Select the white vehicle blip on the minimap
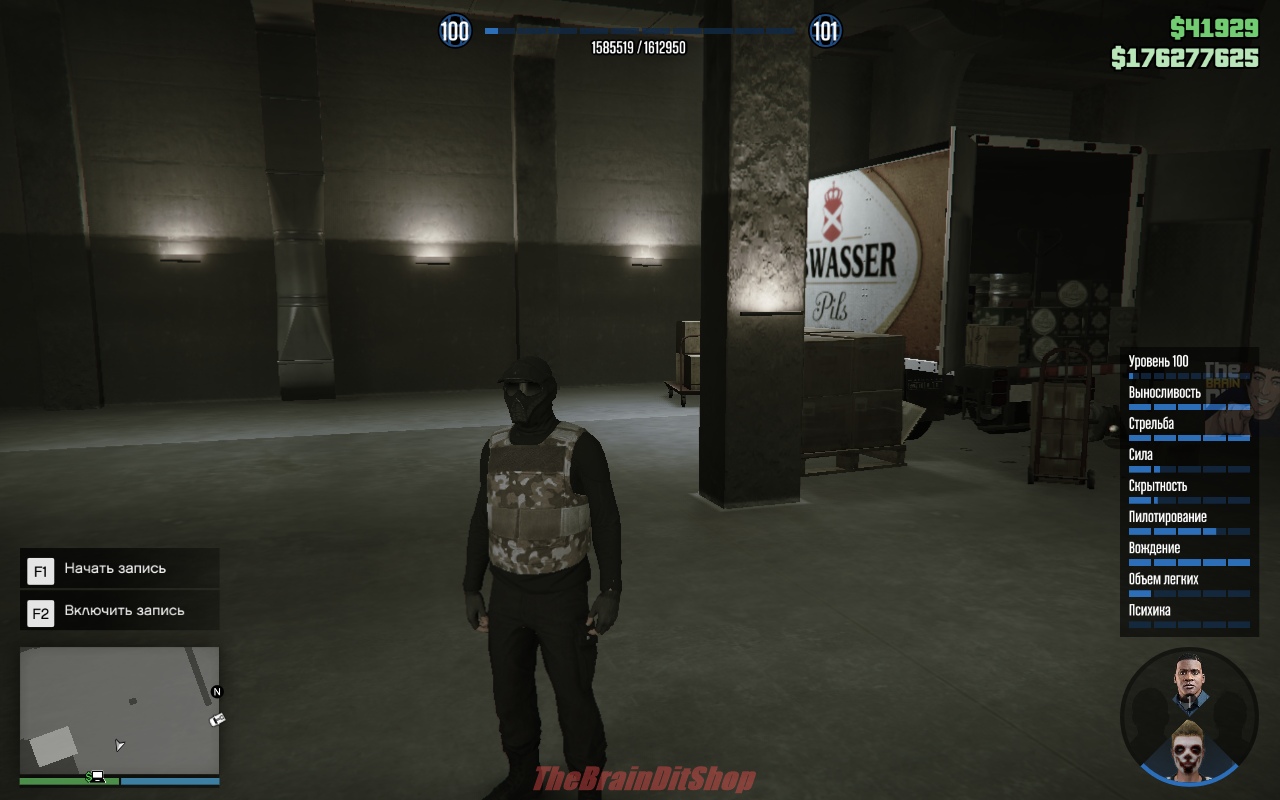The image size is (1280, 800). click(x=217, y=719)
